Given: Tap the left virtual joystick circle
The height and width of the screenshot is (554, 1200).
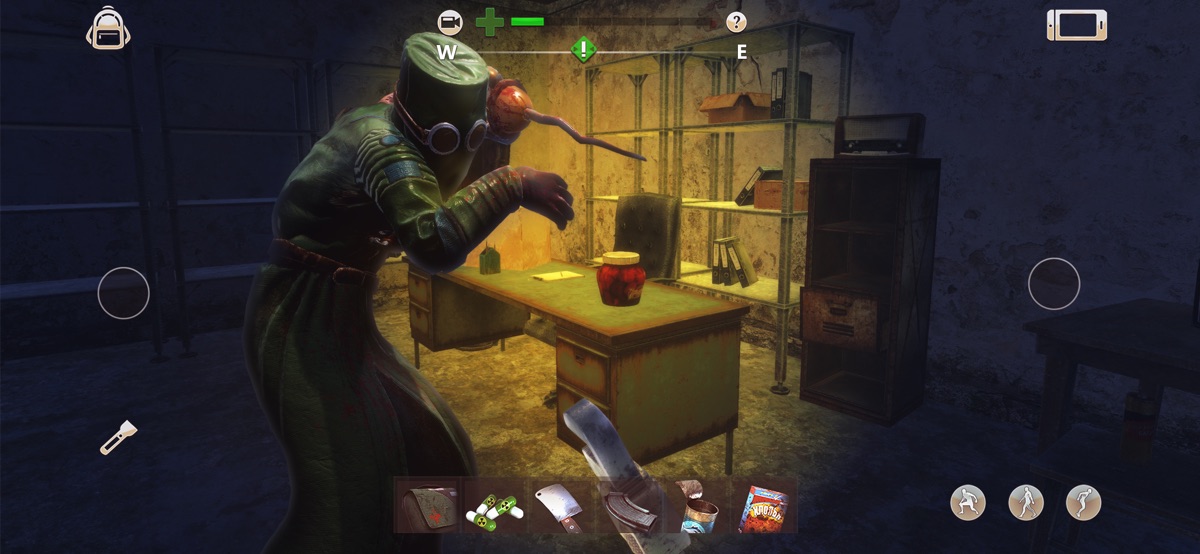Looking at the screenshot, I should click(x=123, y=293).
